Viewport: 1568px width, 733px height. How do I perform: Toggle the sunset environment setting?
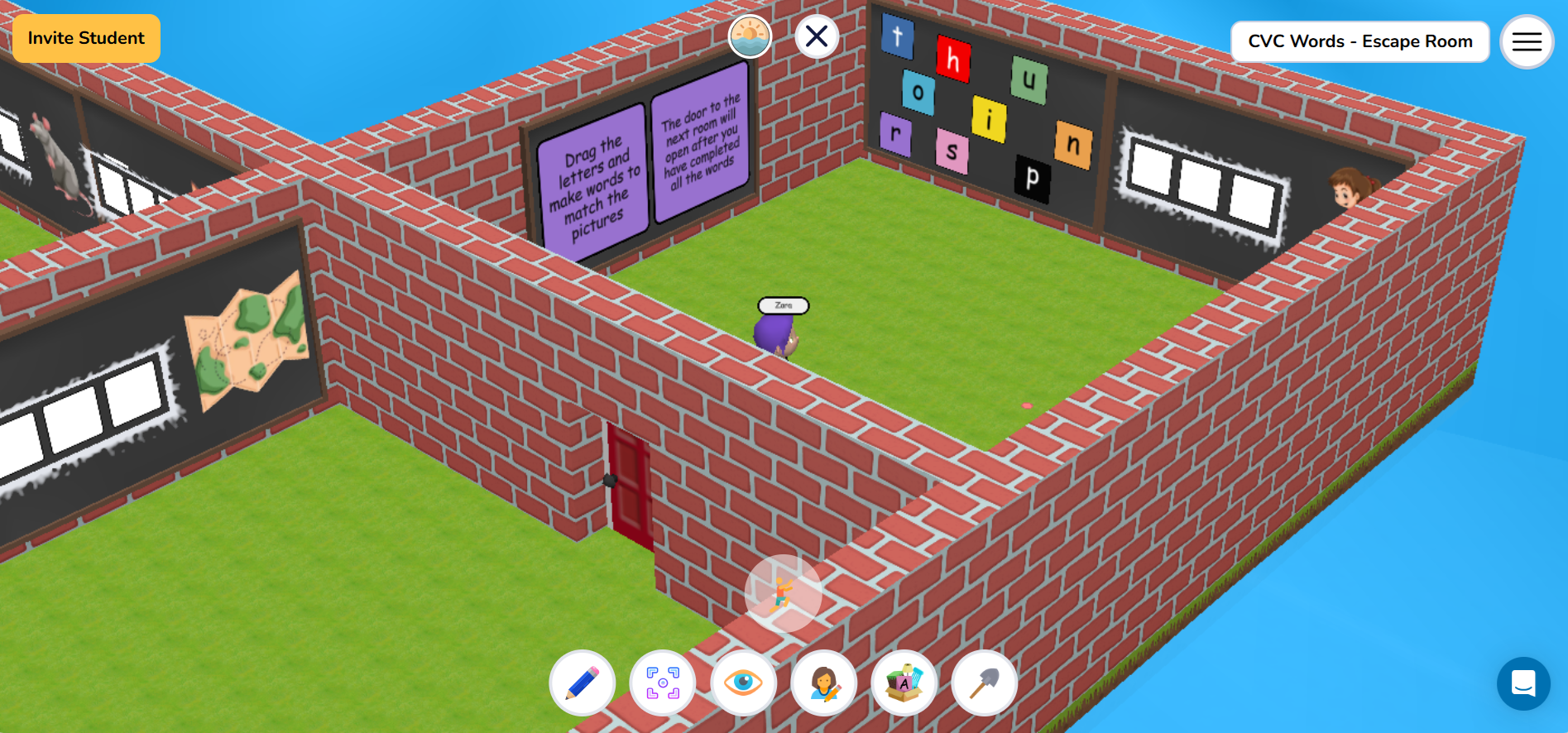coord(750,36)
